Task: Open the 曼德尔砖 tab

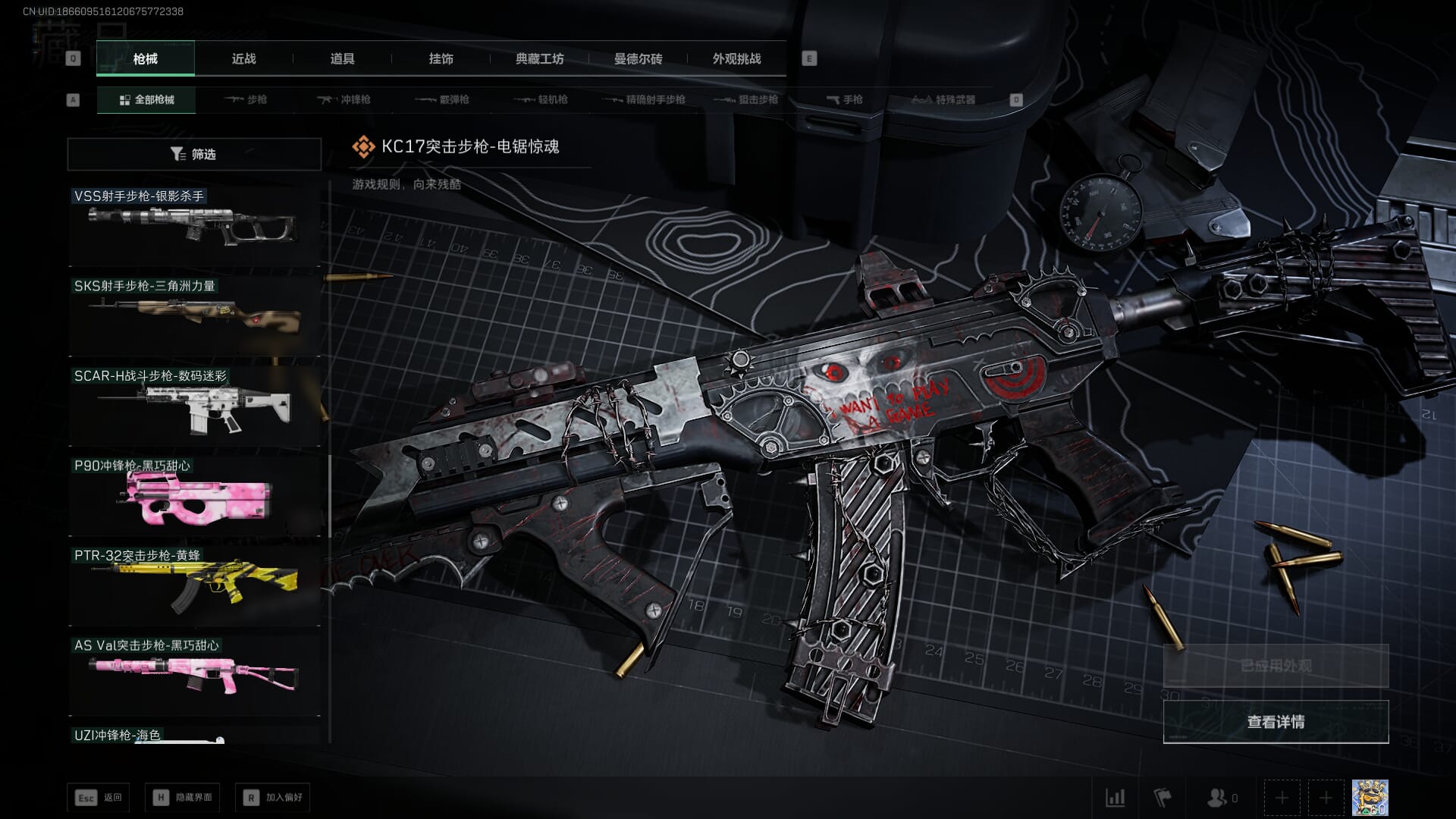Action: [x=638, y=59]
